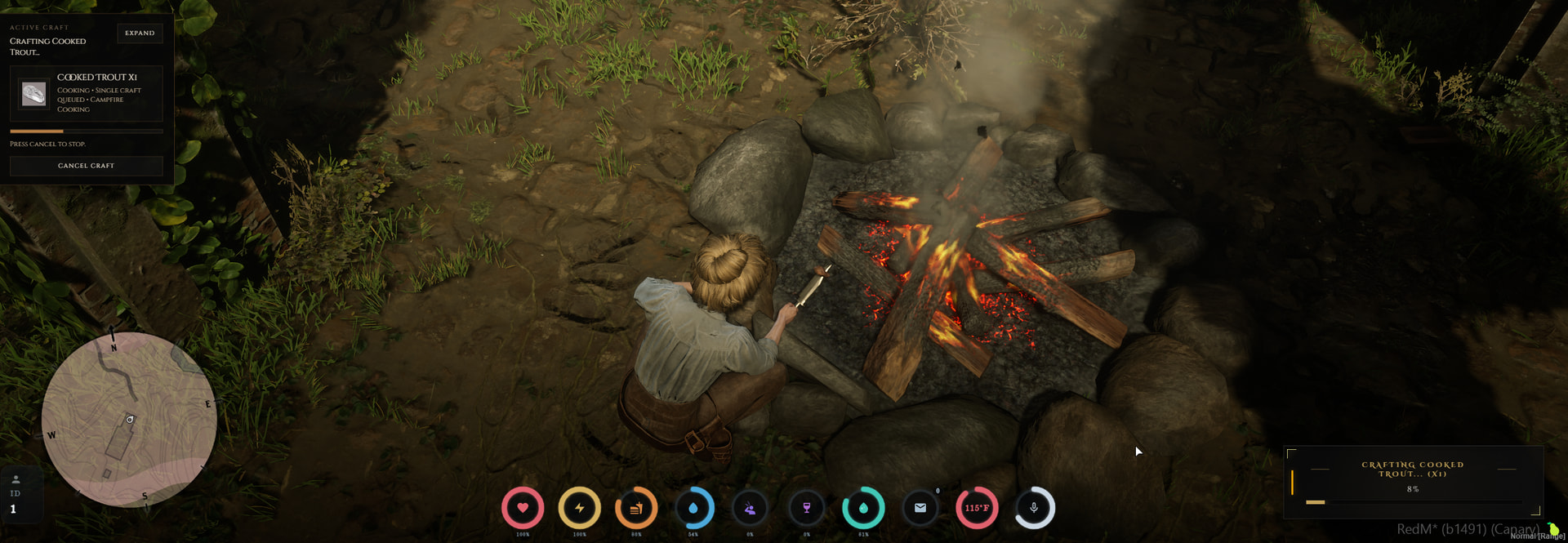The height and width of the screenshot is (543, 1568).
Task: Click the Crafting Cooked Trout progress notification
Action: [1412, 481]
